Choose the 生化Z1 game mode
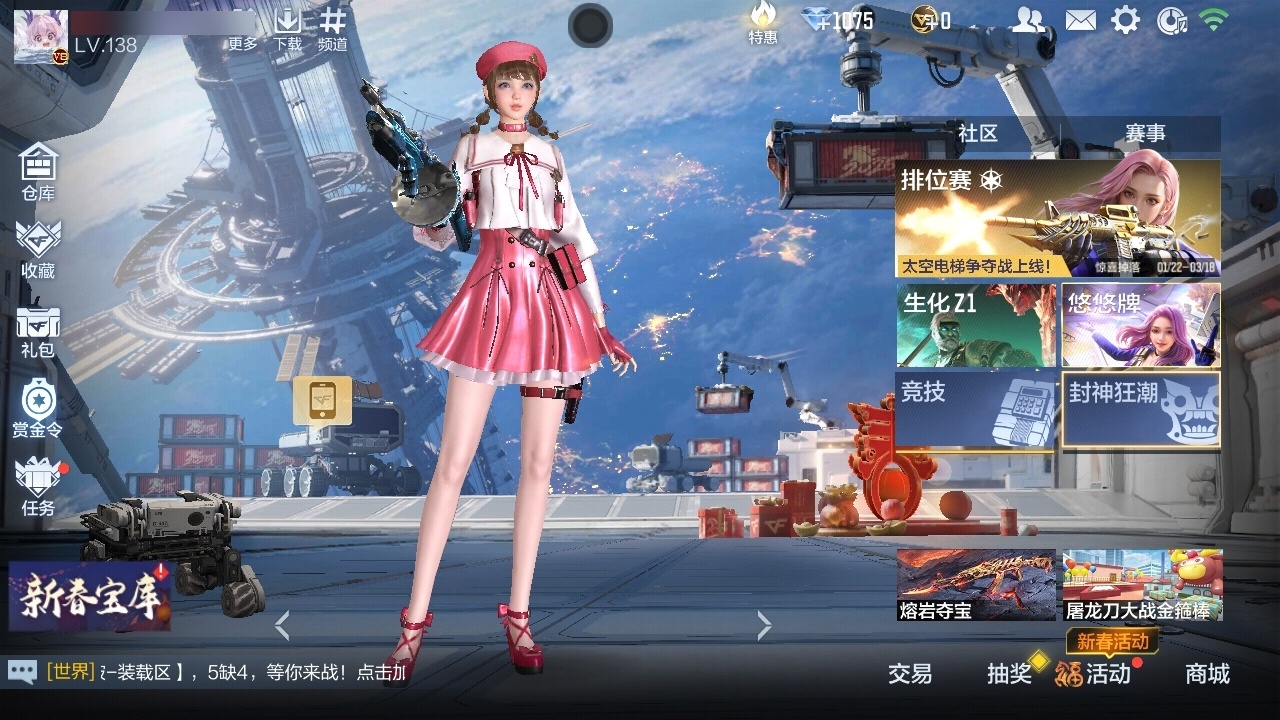1280x720 pixels. coord(975,325)
